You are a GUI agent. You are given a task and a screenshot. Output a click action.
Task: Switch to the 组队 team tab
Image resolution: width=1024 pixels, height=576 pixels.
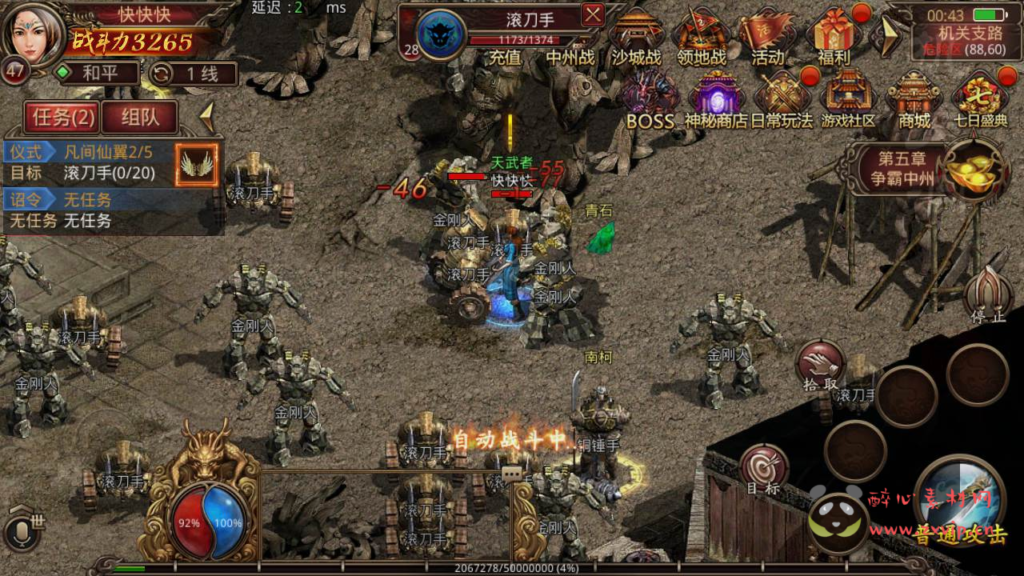pyautogui.click(x=139, y=117)
